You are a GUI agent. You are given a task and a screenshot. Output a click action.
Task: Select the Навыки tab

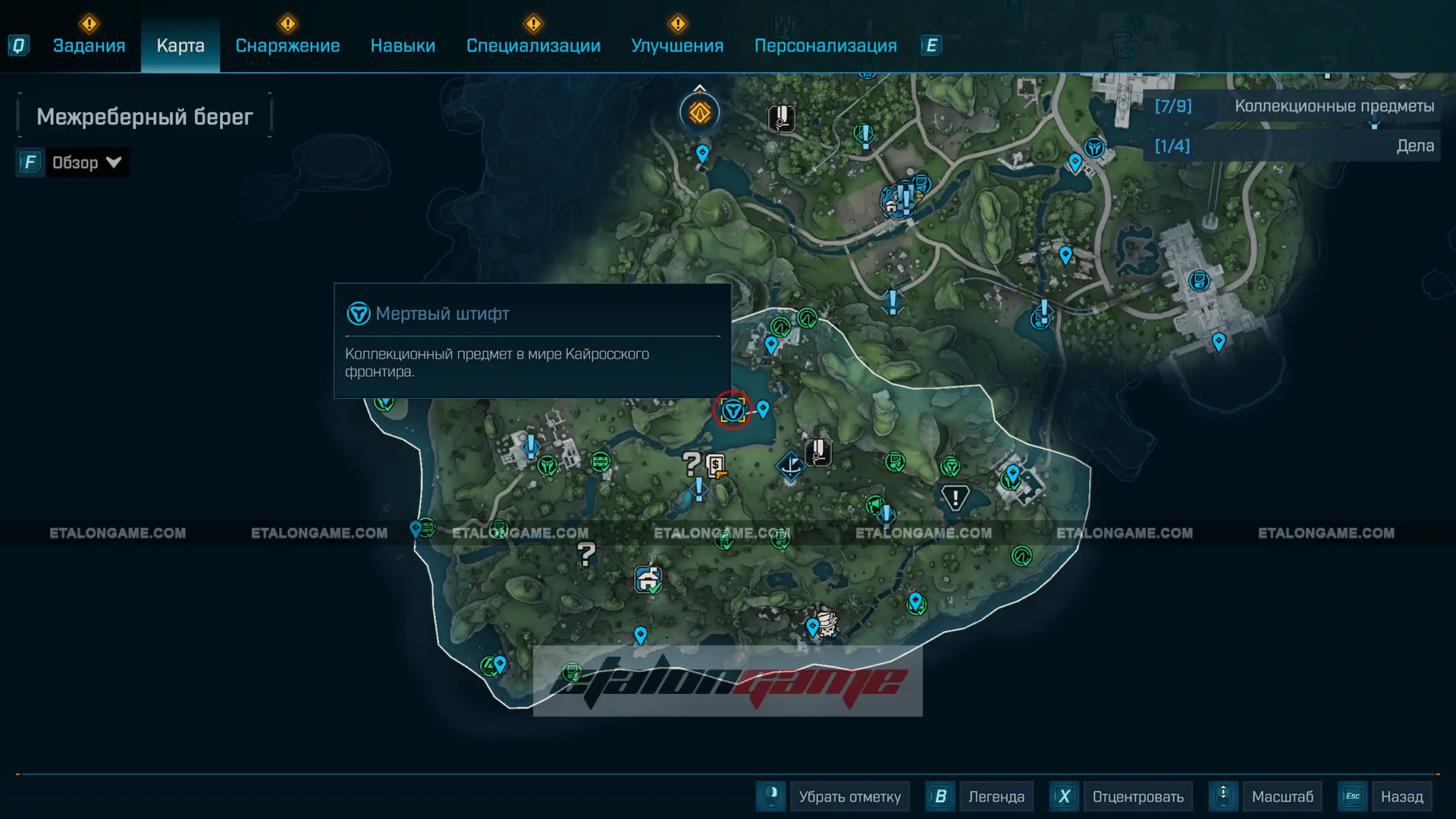[403, 45]
